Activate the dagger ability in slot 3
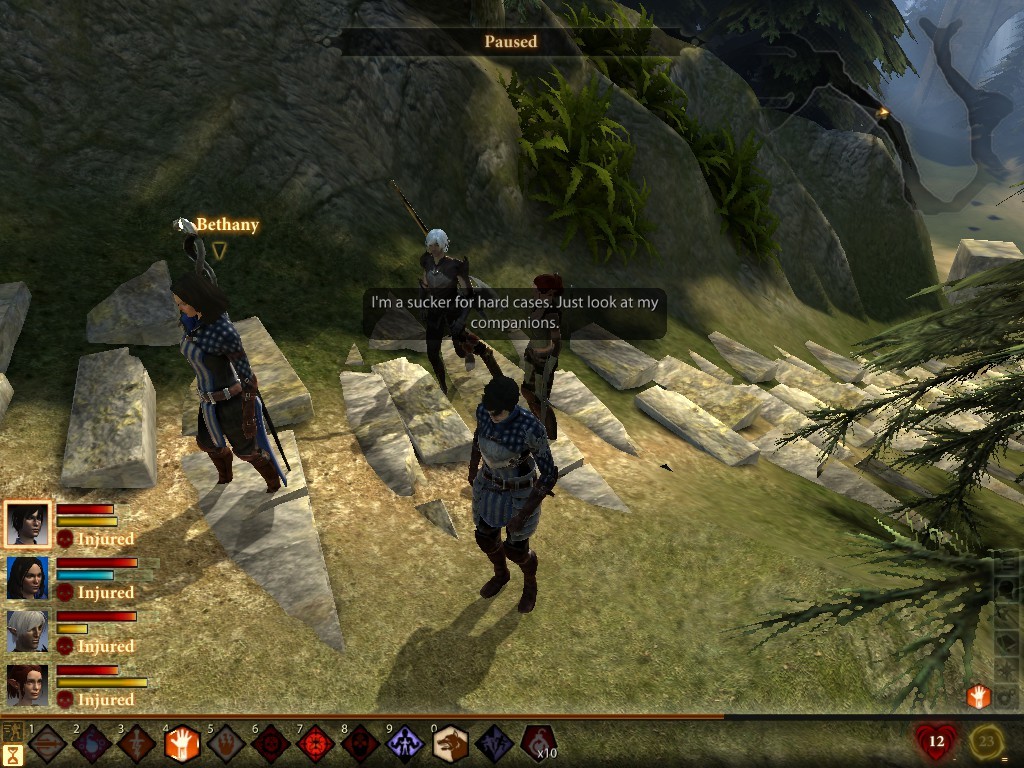The height and width of the screenshot is (768, 1024). point(135,744)
